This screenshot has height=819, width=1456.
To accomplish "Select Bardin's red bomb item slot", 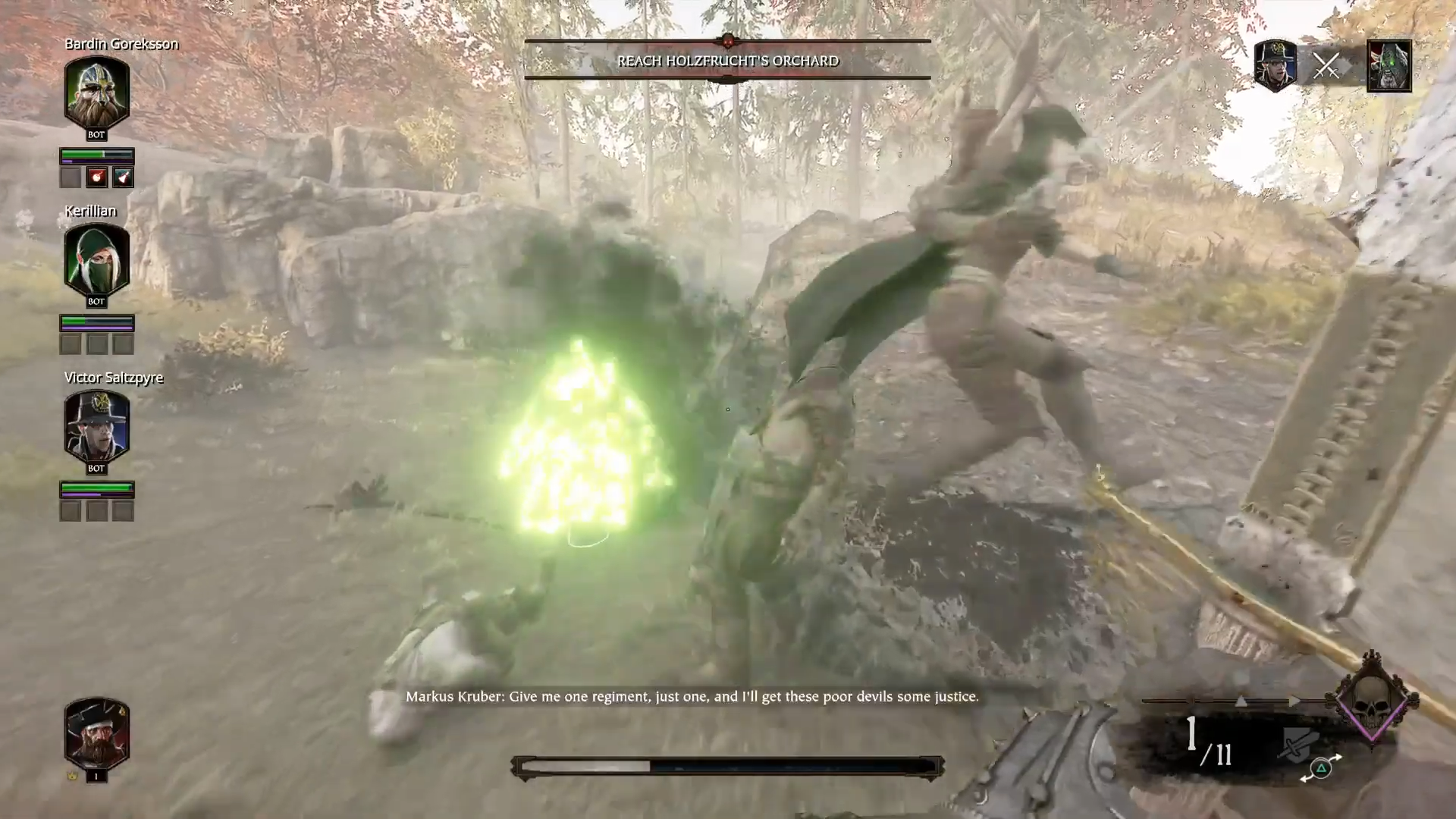I will pyautogui.click(x=96, y=177).
